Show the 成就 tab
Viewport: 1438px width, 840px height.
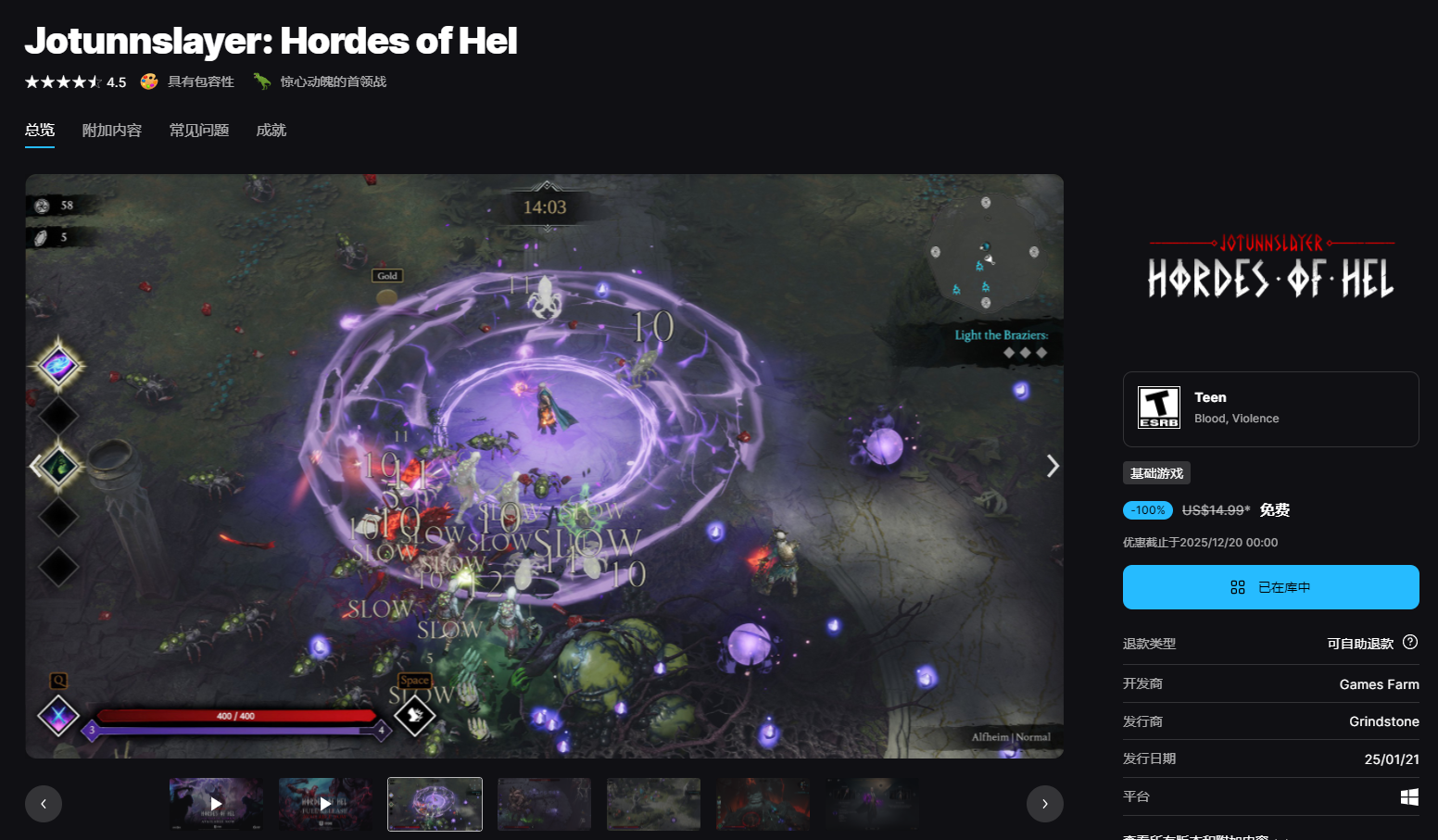pos(271,131)
